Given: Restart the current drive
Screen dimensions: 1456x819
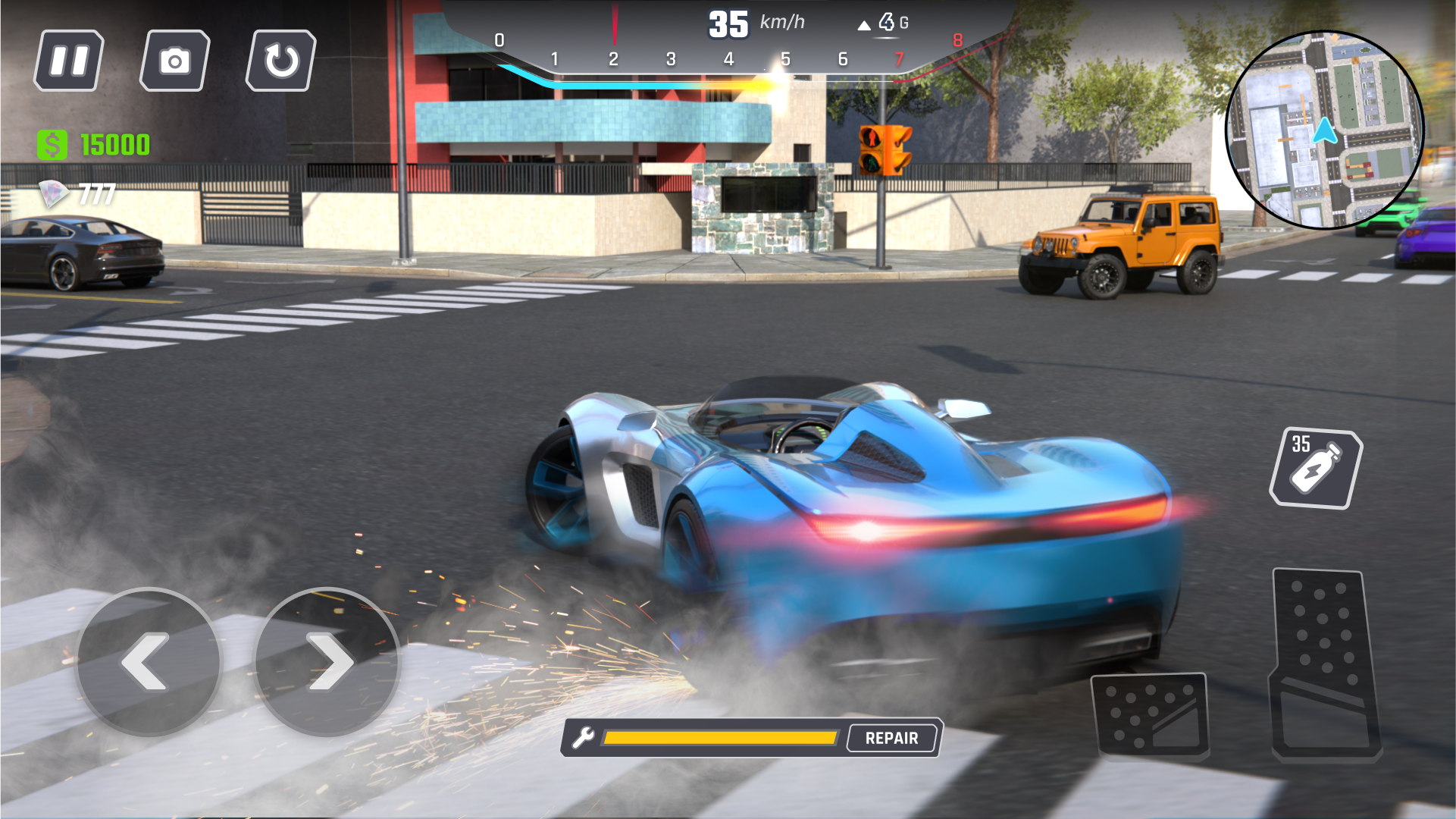Looking at the screenshot, I should pos(280,60).
